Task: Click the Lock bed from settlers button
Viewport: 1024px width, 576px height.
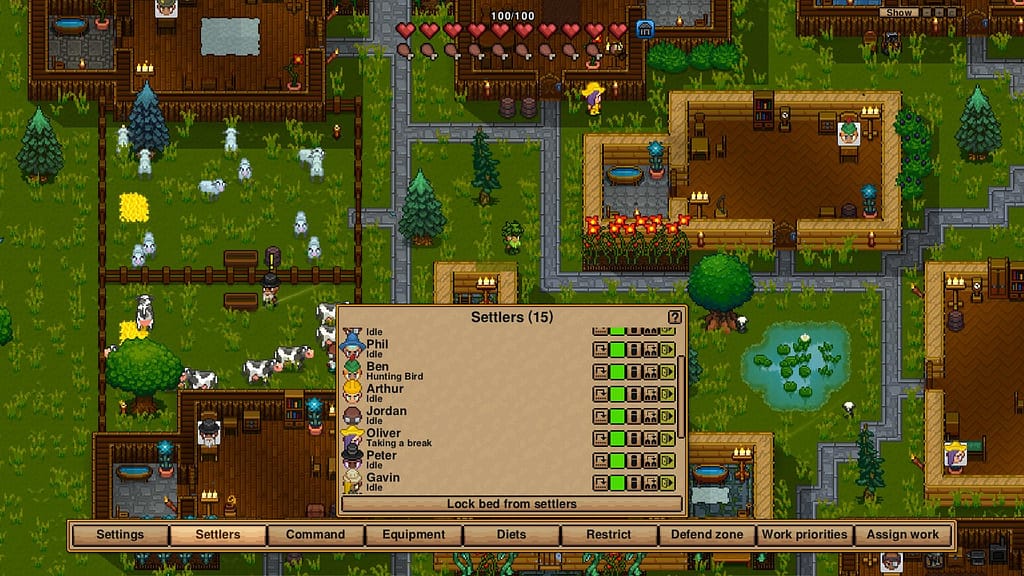Action: (x=511, y=504)
